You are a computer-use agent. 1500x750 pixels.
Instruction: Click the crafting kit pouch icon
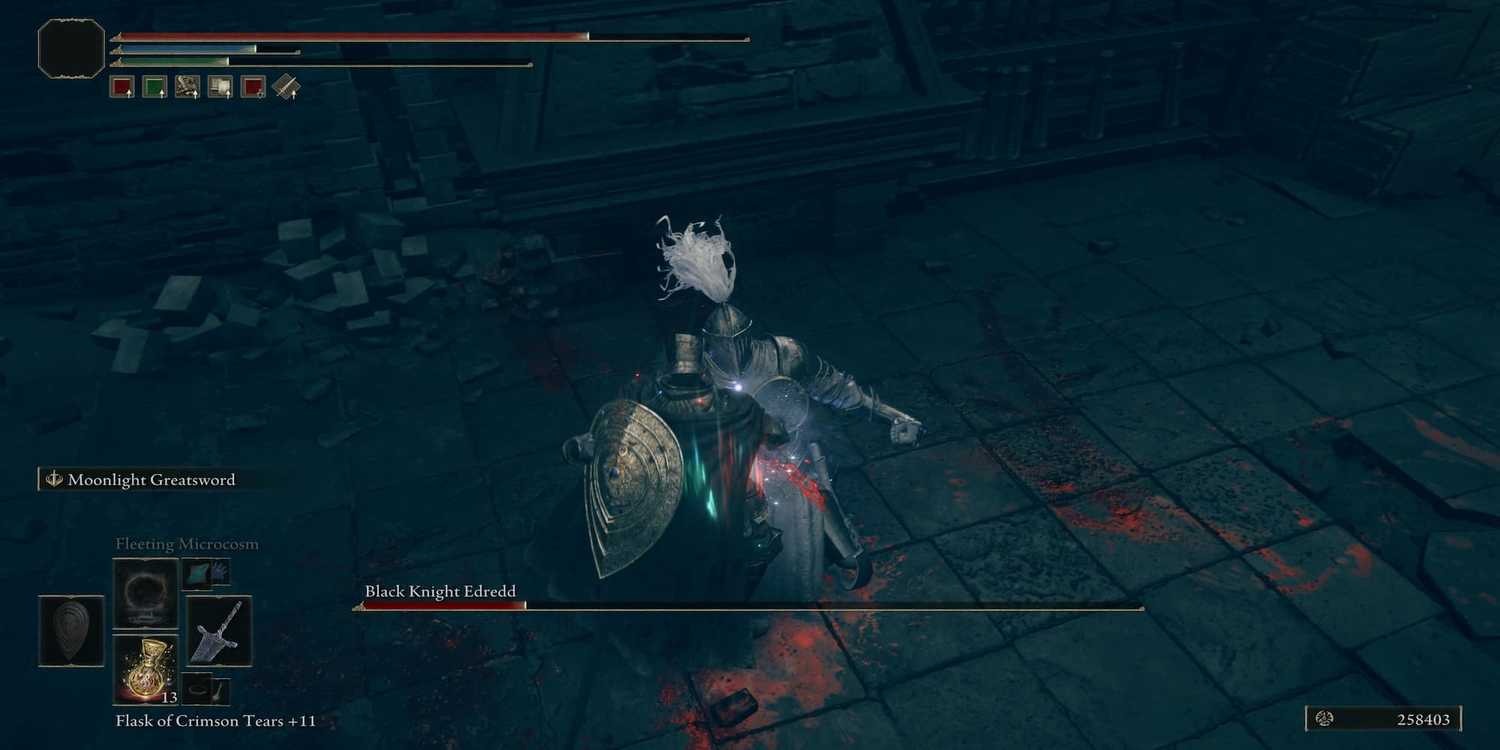coord(286,87)
